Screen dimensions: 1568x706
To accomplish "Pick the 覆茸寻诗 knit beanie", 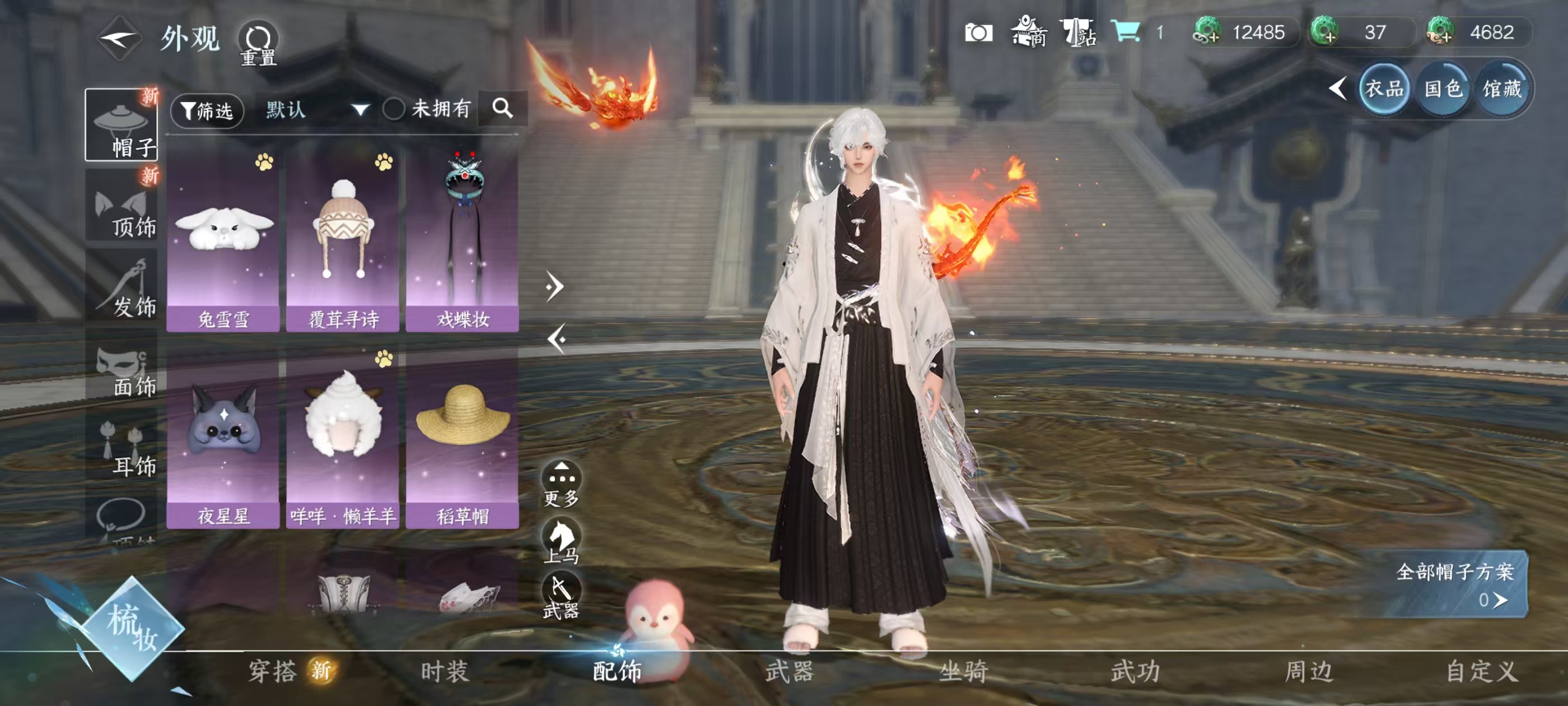I will [x=343, y=240].
